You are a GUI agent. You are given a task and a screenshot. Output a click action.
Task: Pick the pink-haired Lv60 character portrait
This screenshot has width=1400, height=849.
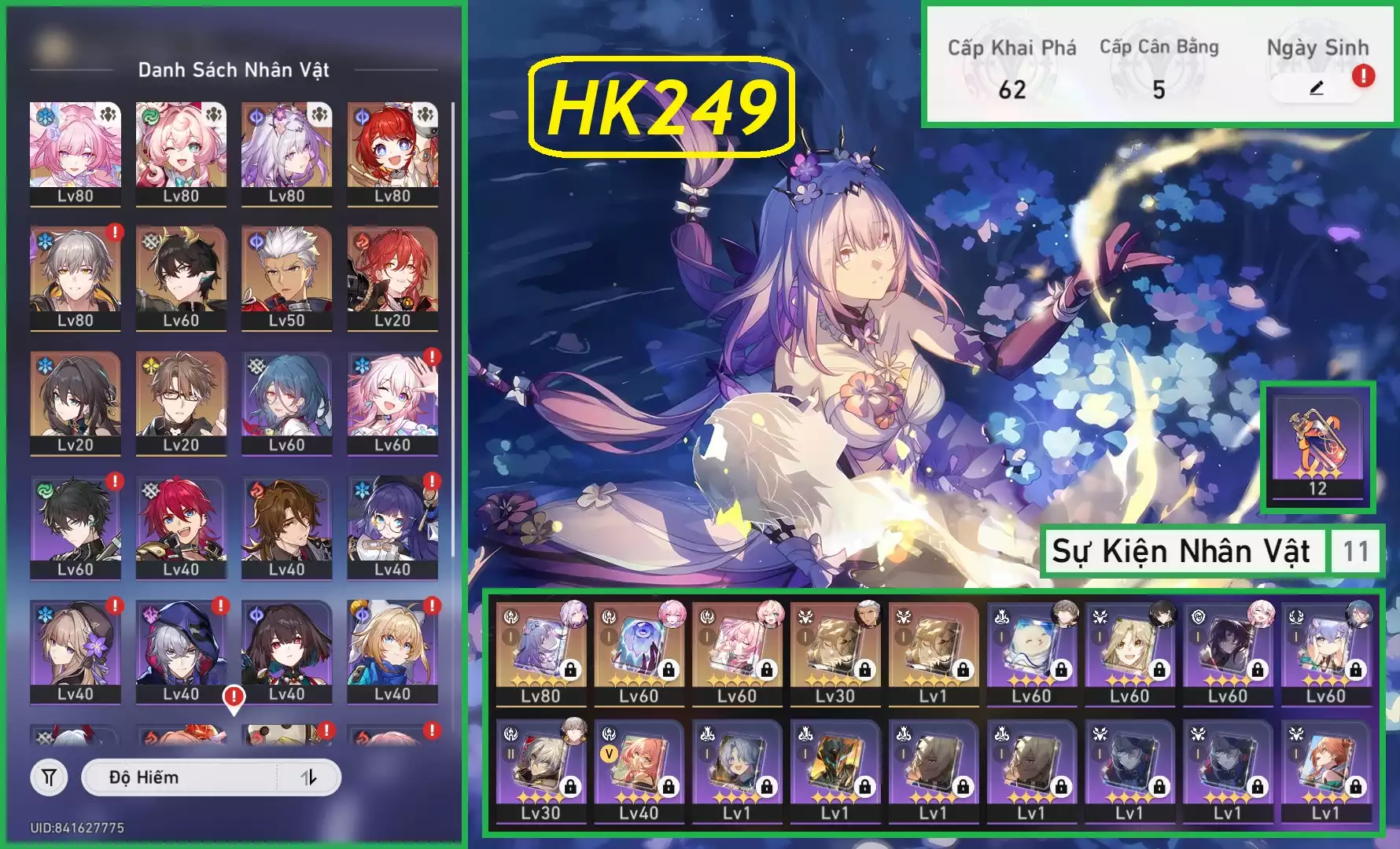[x=392, y=402]
